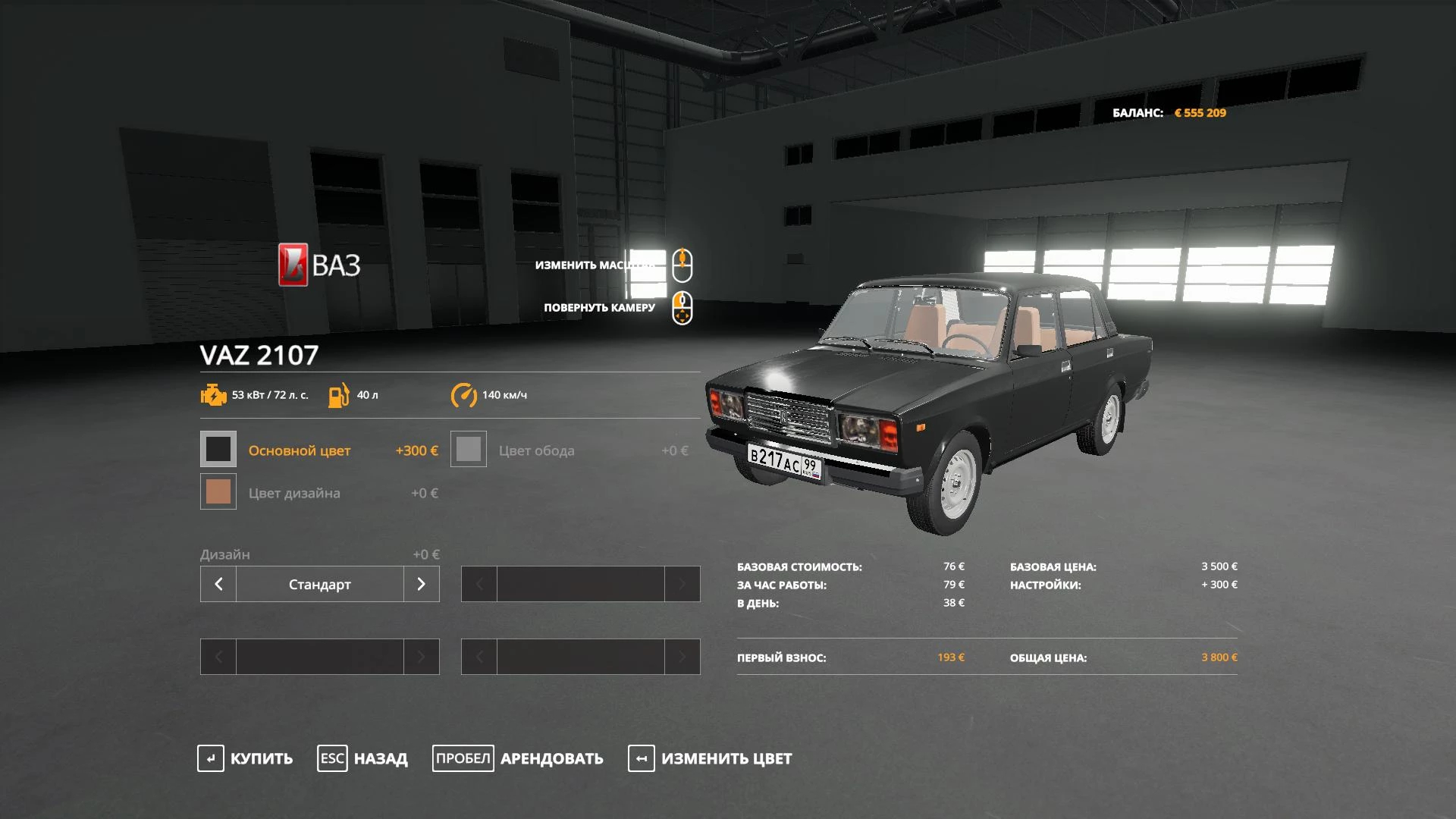Pick the tan design color swatch
This screenshot has height=819, width=1456.
[x=218, y=491]
